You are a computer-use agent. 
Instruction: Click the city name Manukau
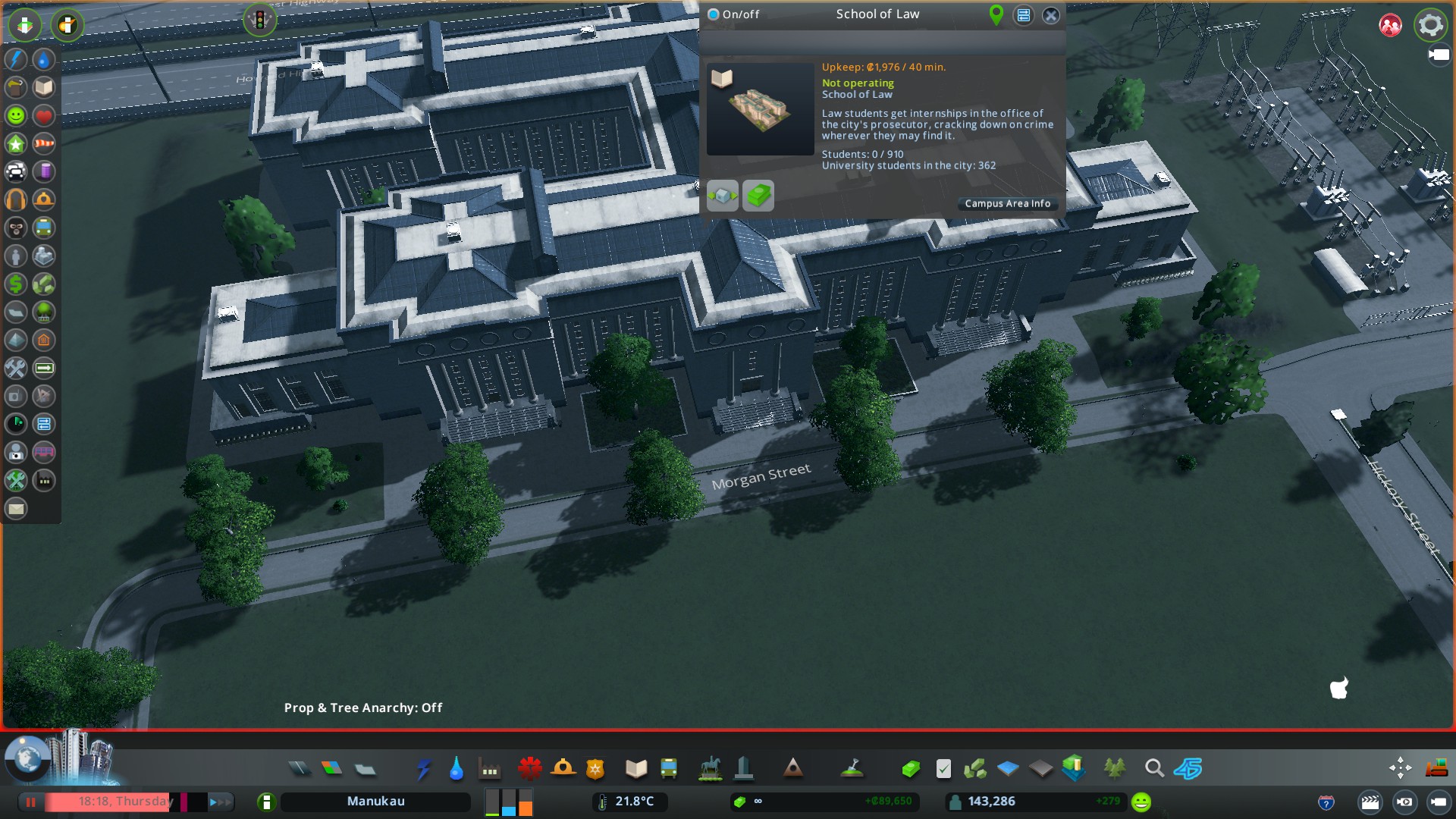pyautogui.click(x=375, y=802)
